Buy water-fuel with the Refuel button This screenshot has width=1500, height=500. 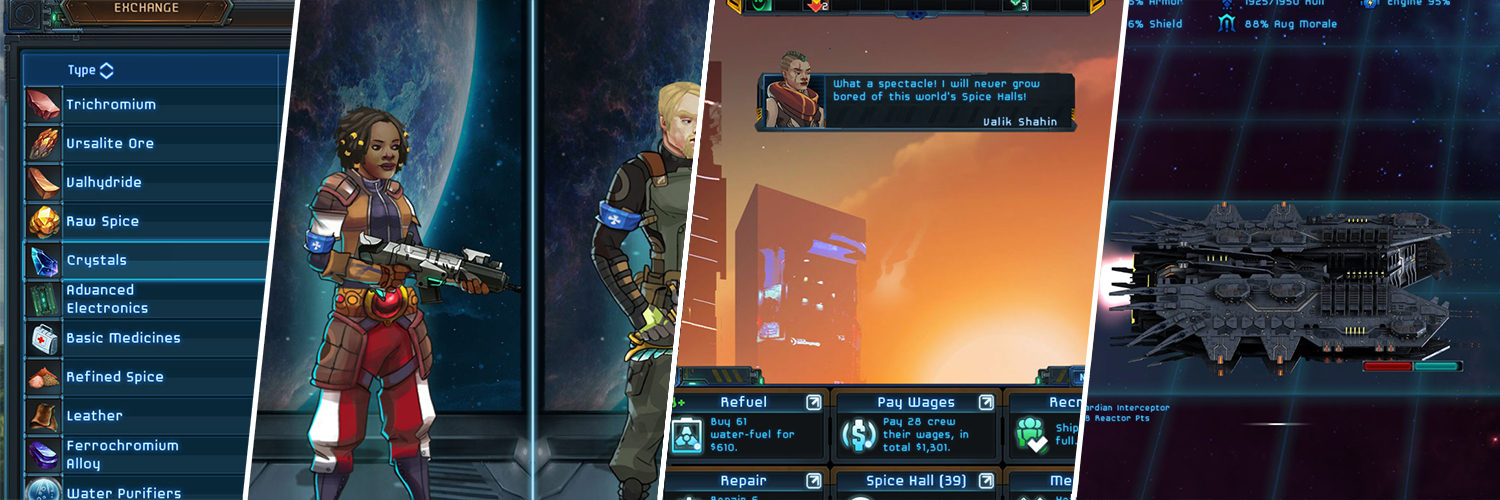(x=744, y=425)
